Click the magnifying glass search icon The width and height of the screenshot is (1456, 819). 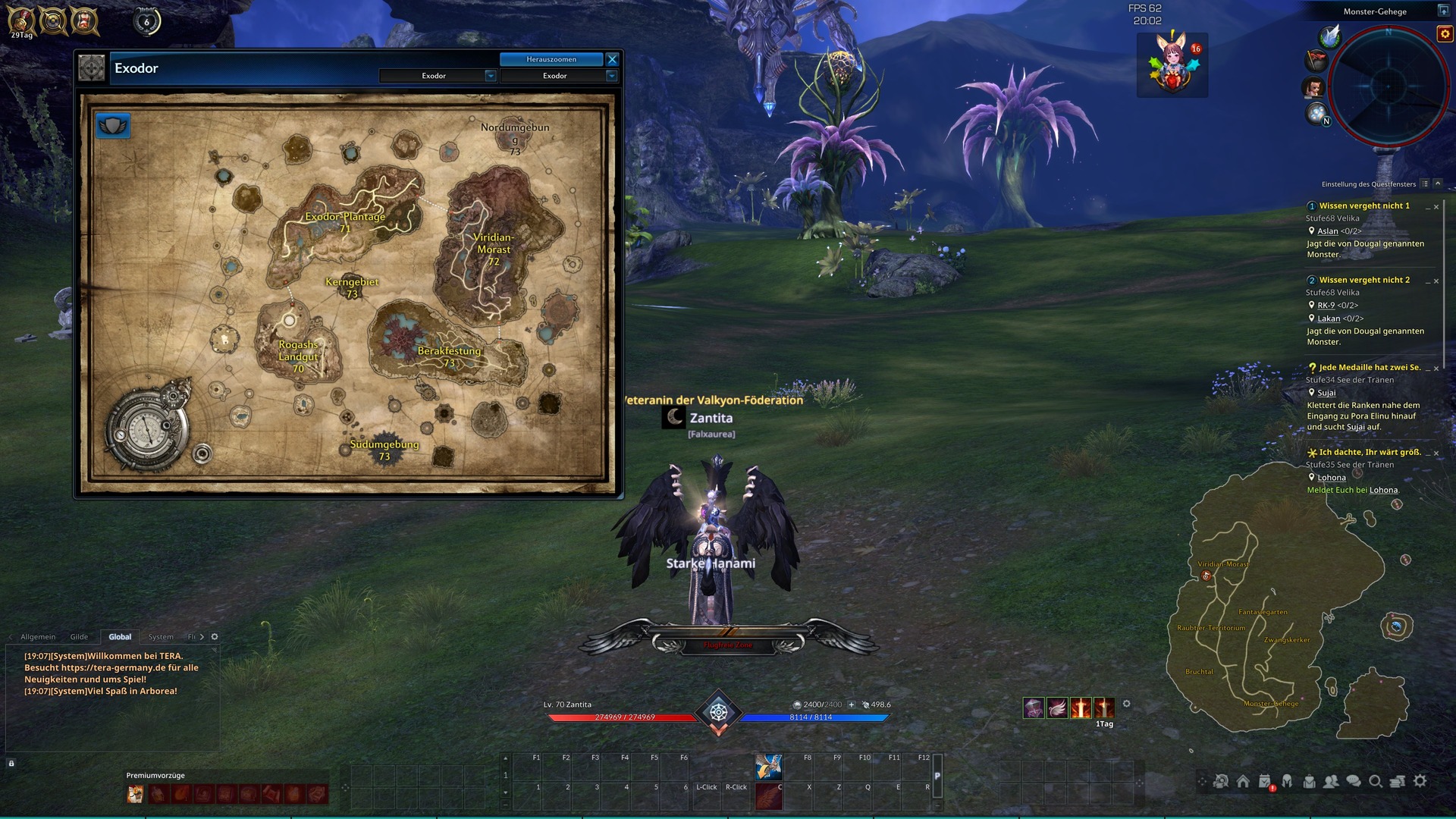[1375, 781]
